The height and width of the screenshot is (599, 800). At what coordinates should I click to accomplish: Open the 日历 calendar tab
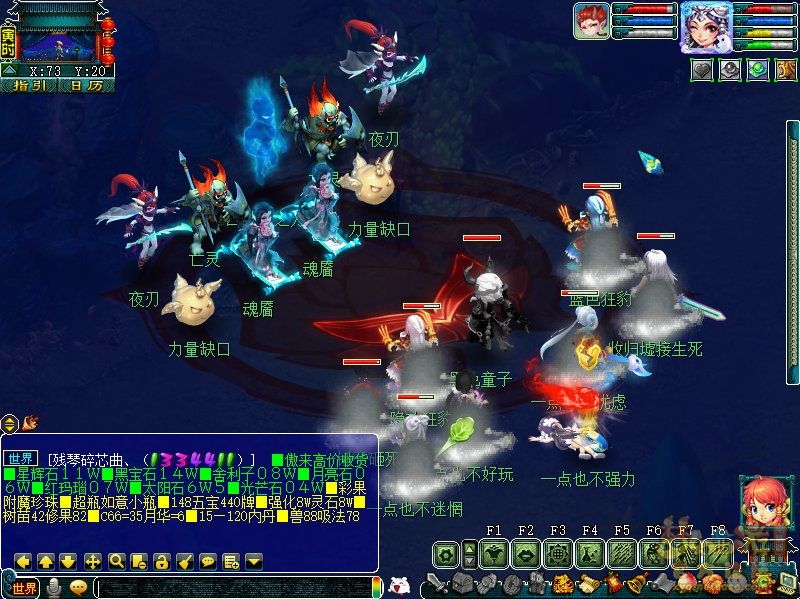tap(86, 86)
